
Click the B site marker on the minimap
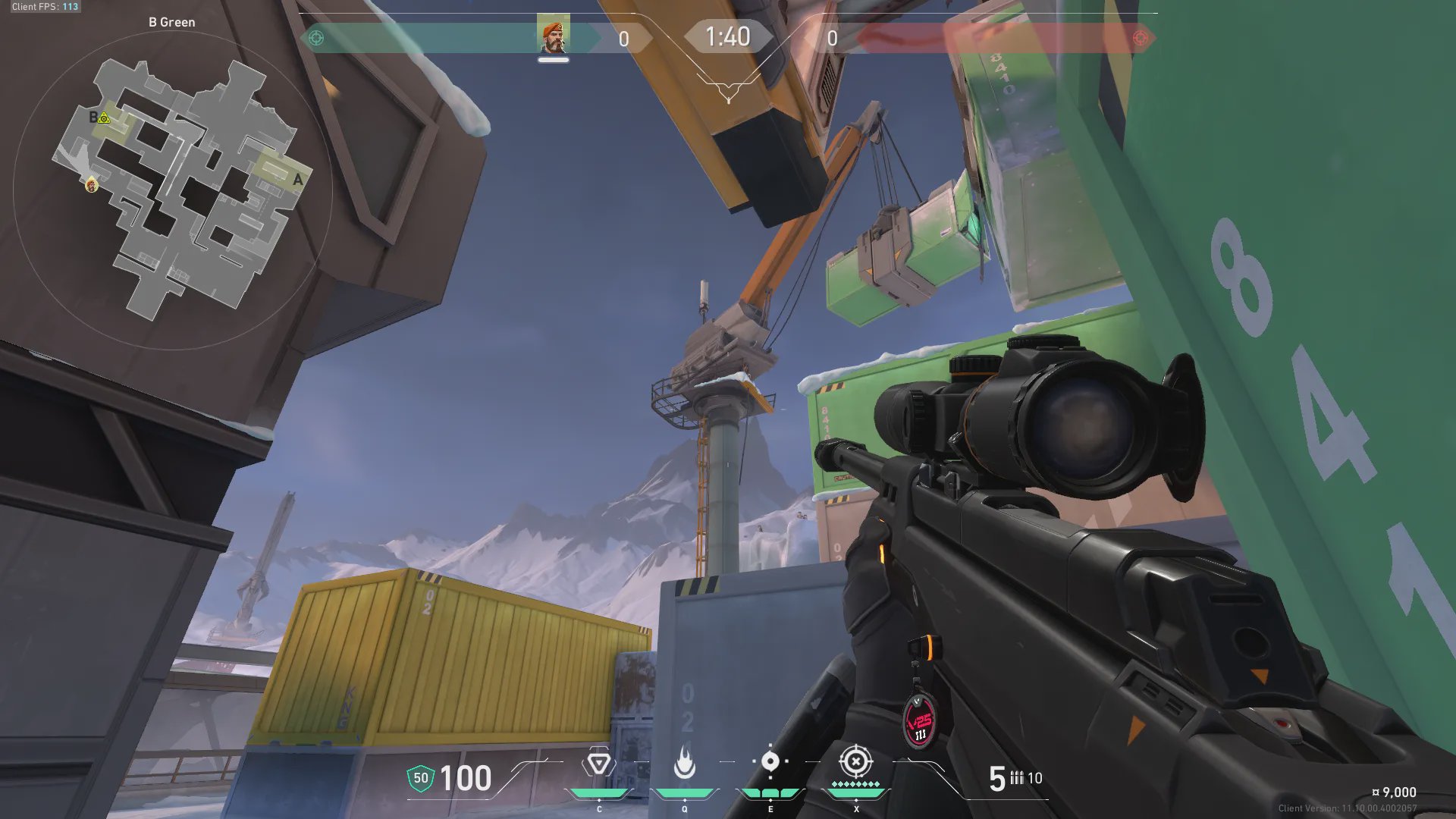pyautogui.click(x=93, y=117)
